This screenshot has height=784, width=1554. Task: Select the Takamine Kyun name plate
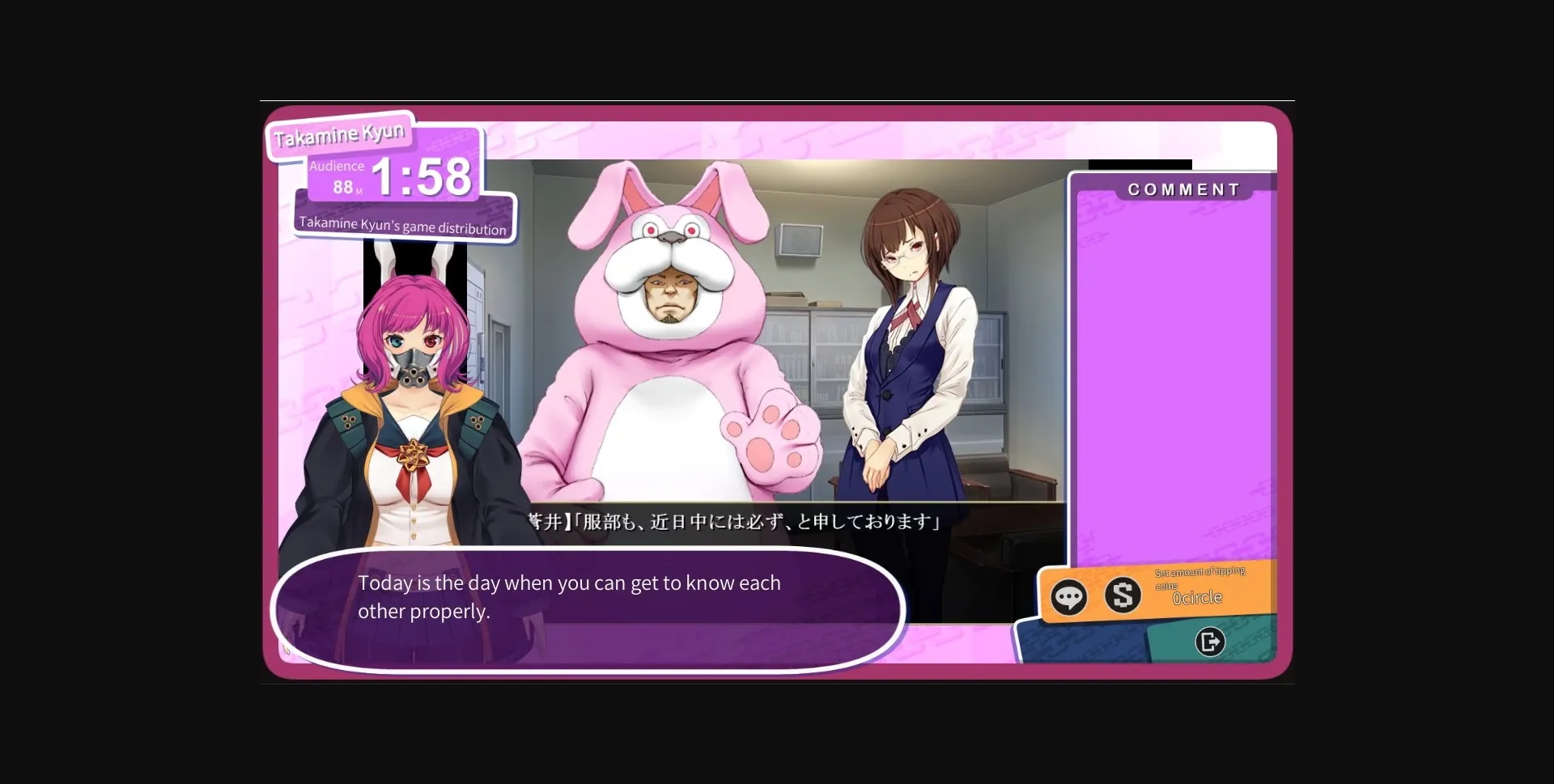tap(339, 133)
